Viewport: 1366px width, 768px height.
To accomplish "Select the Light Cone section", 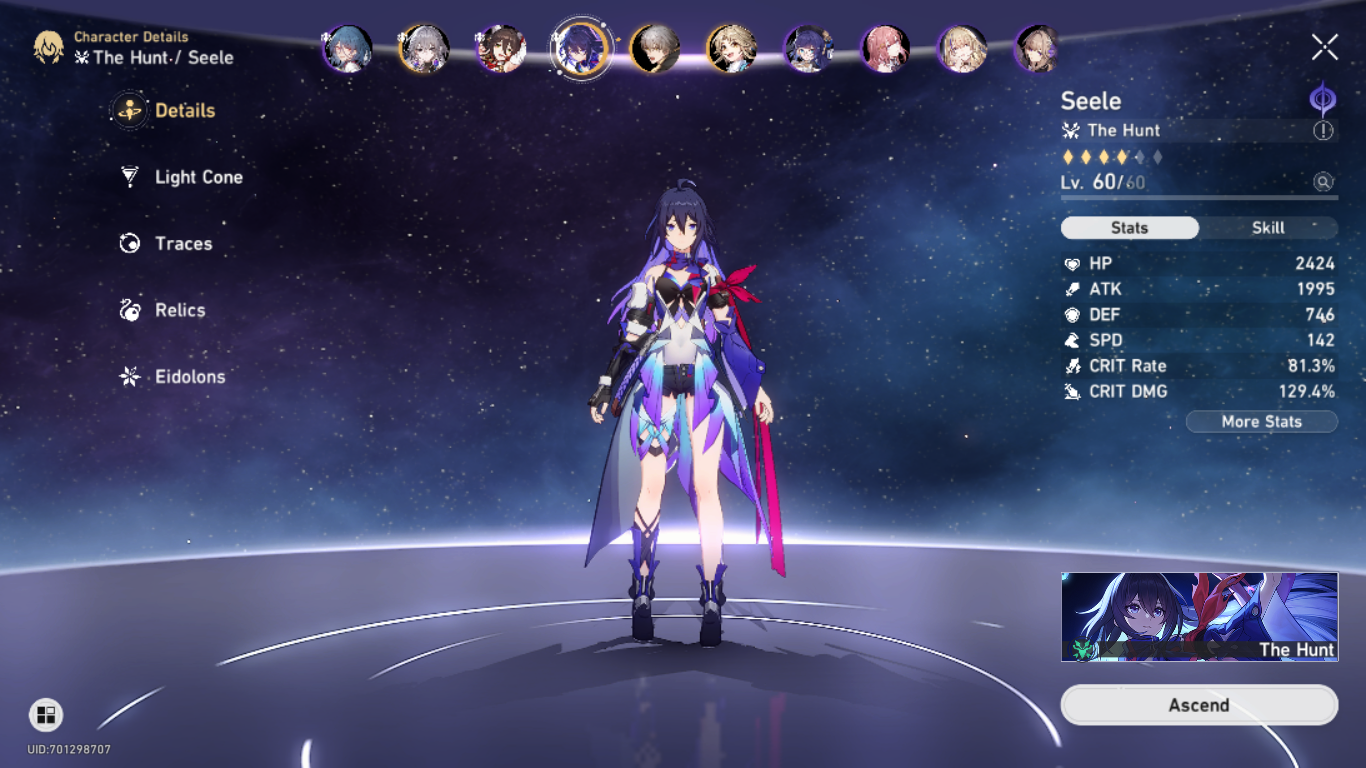I will [197, 177].
